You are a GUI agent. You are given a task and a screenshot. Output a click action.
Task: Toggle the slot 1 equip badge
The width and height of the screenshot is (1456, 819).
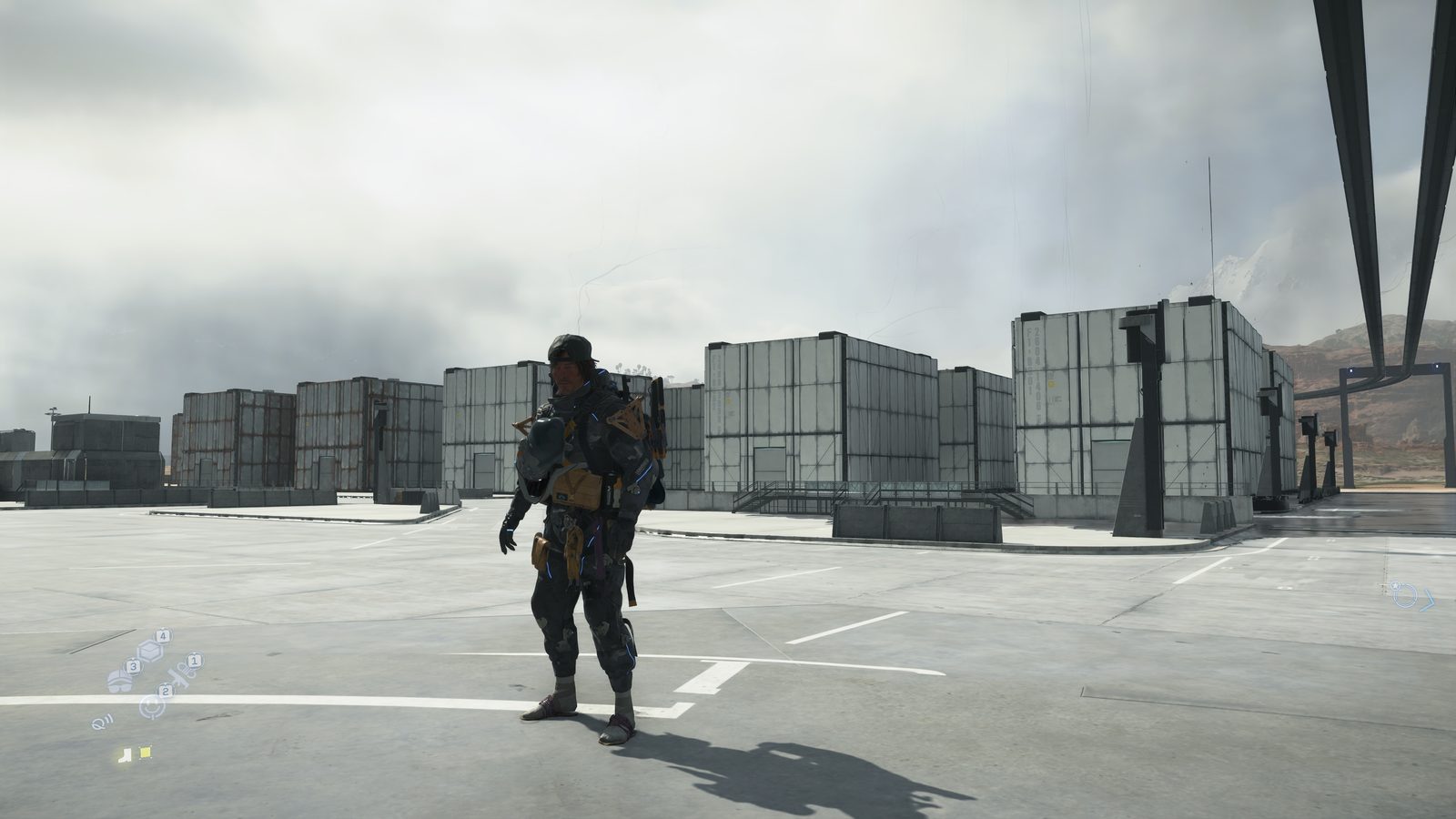click(x=195, y=661)
